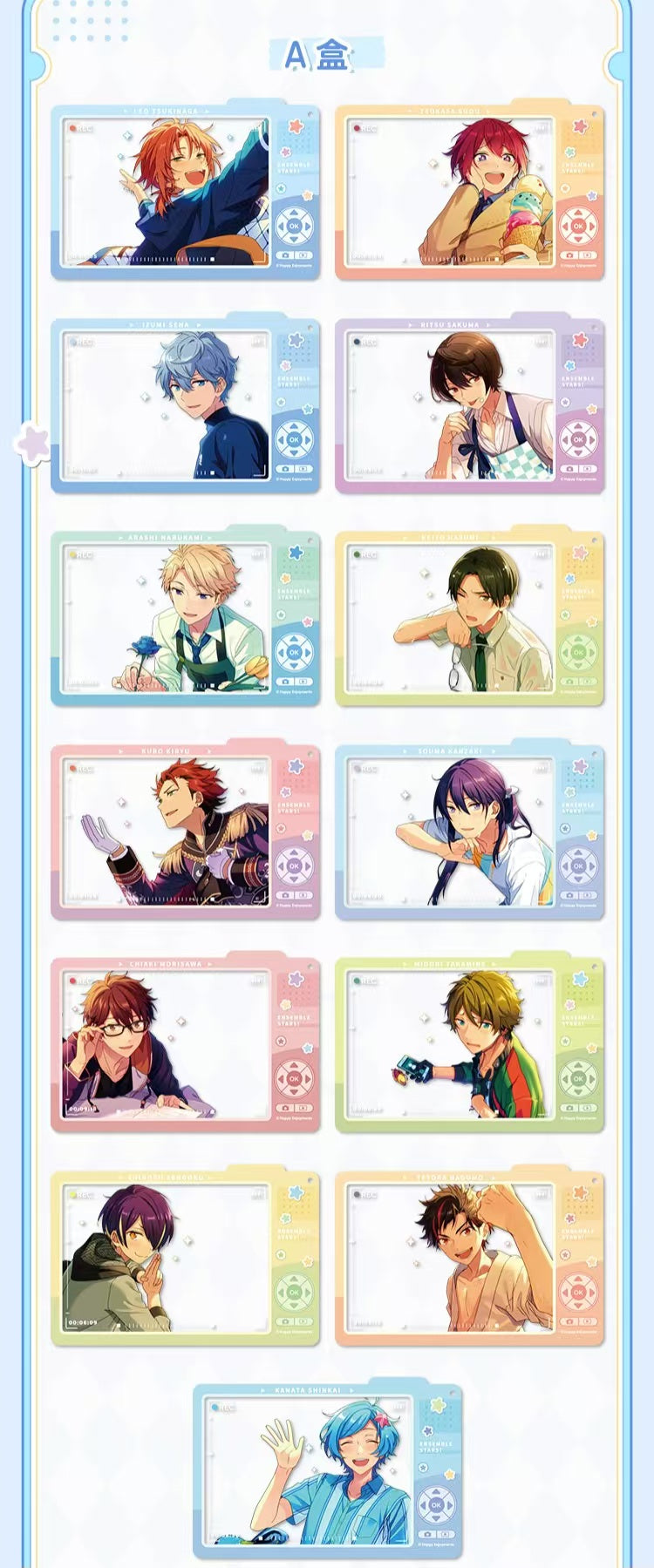The width and height of the screenshot is (654, 1568).
Task: Choose the Tsukasa Suou ice cream card
Action: (469, 193)
